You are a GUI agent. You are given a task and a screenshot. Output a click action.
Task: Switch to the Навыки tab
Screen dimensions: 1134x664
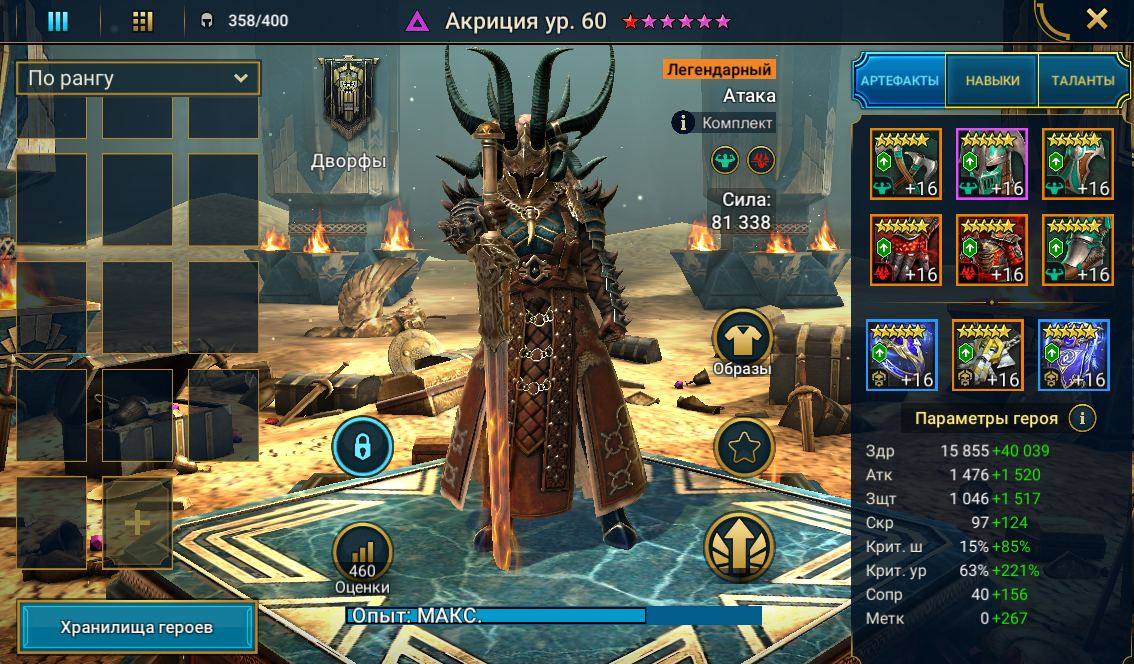click(x=992, y=81)
